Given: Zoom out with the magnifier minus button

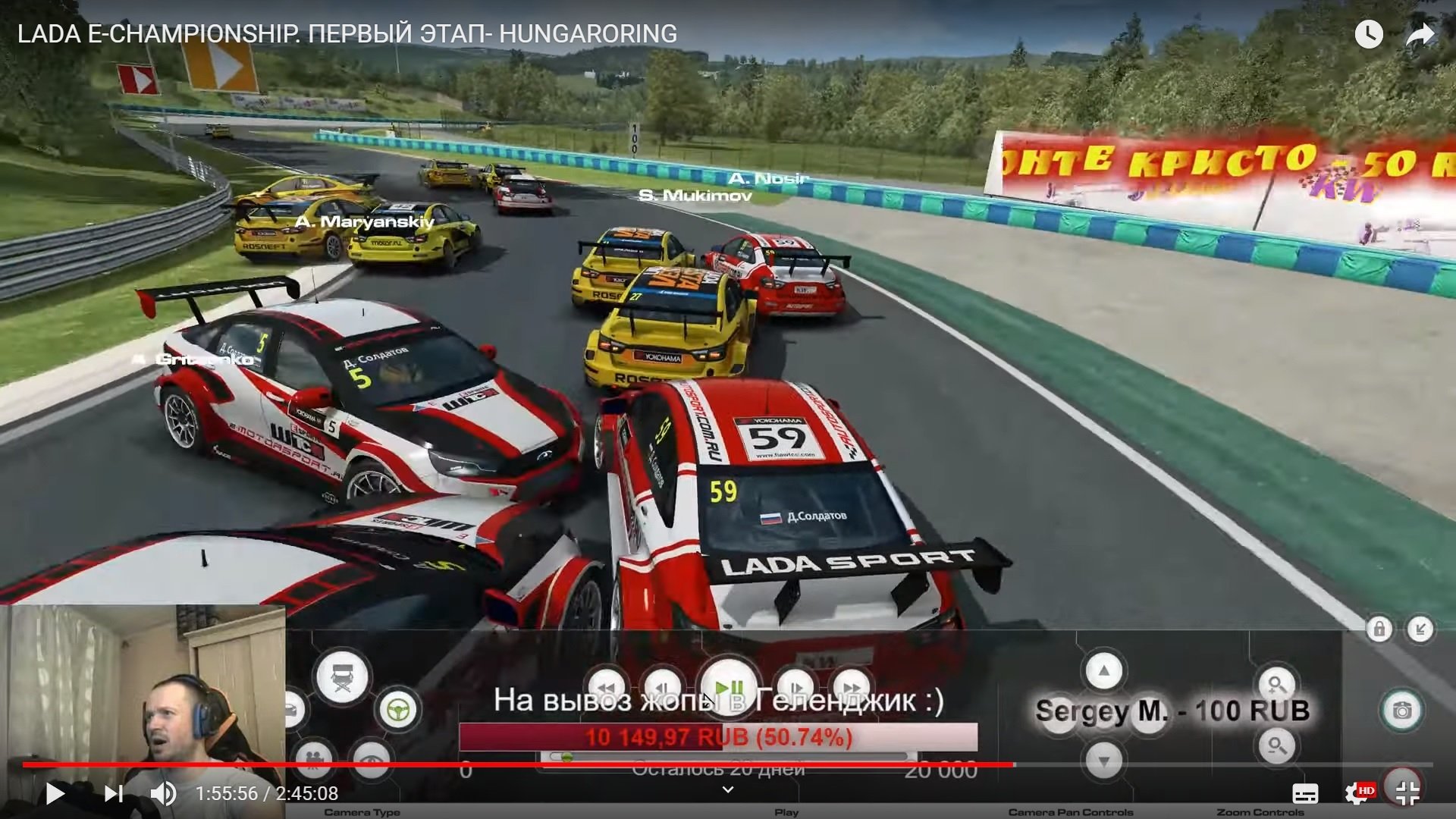Looking at the screenshot, I should 1277,746.
